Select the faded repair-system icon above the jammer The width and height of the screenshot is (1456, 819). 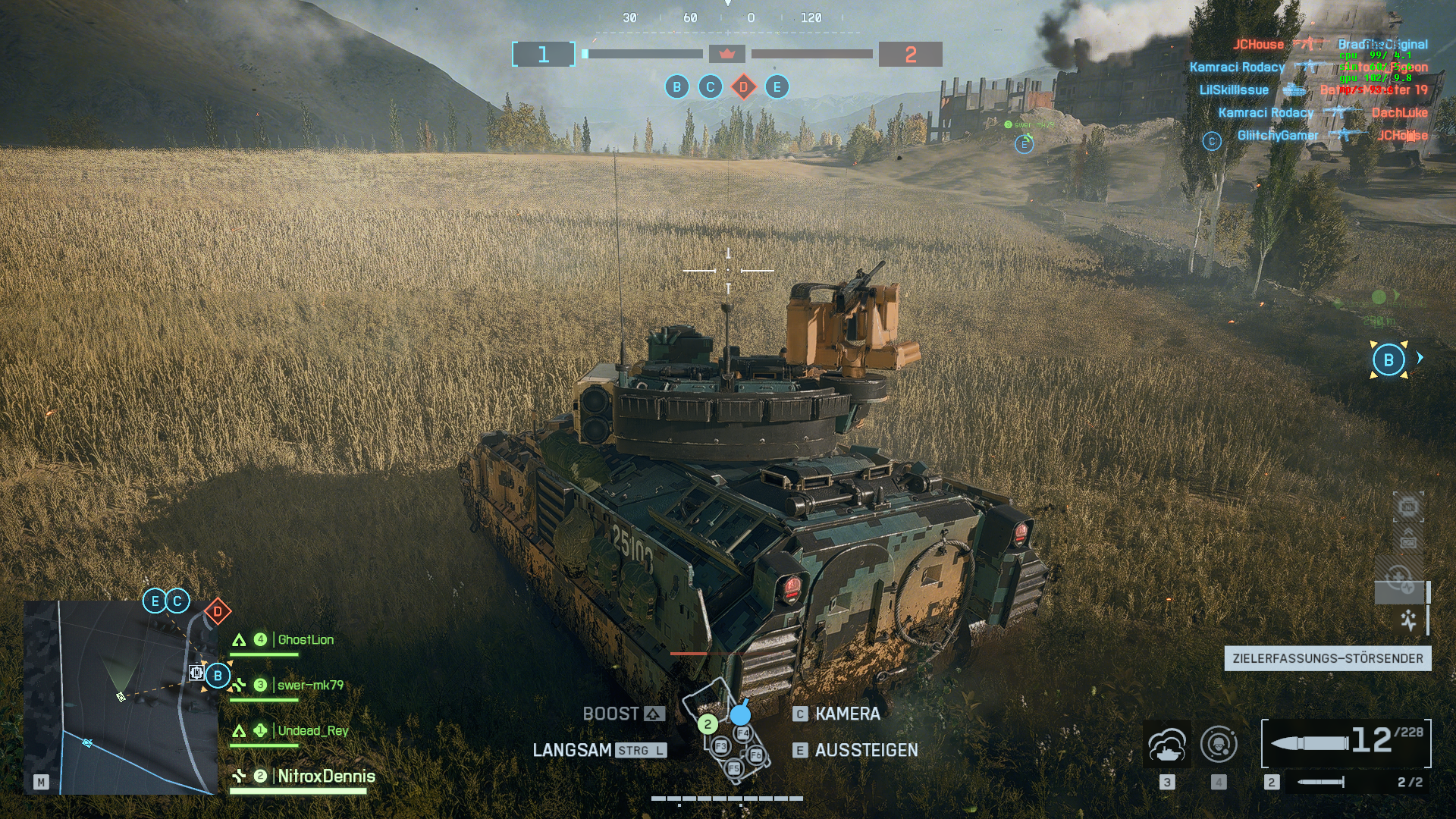click(1399, 580)
